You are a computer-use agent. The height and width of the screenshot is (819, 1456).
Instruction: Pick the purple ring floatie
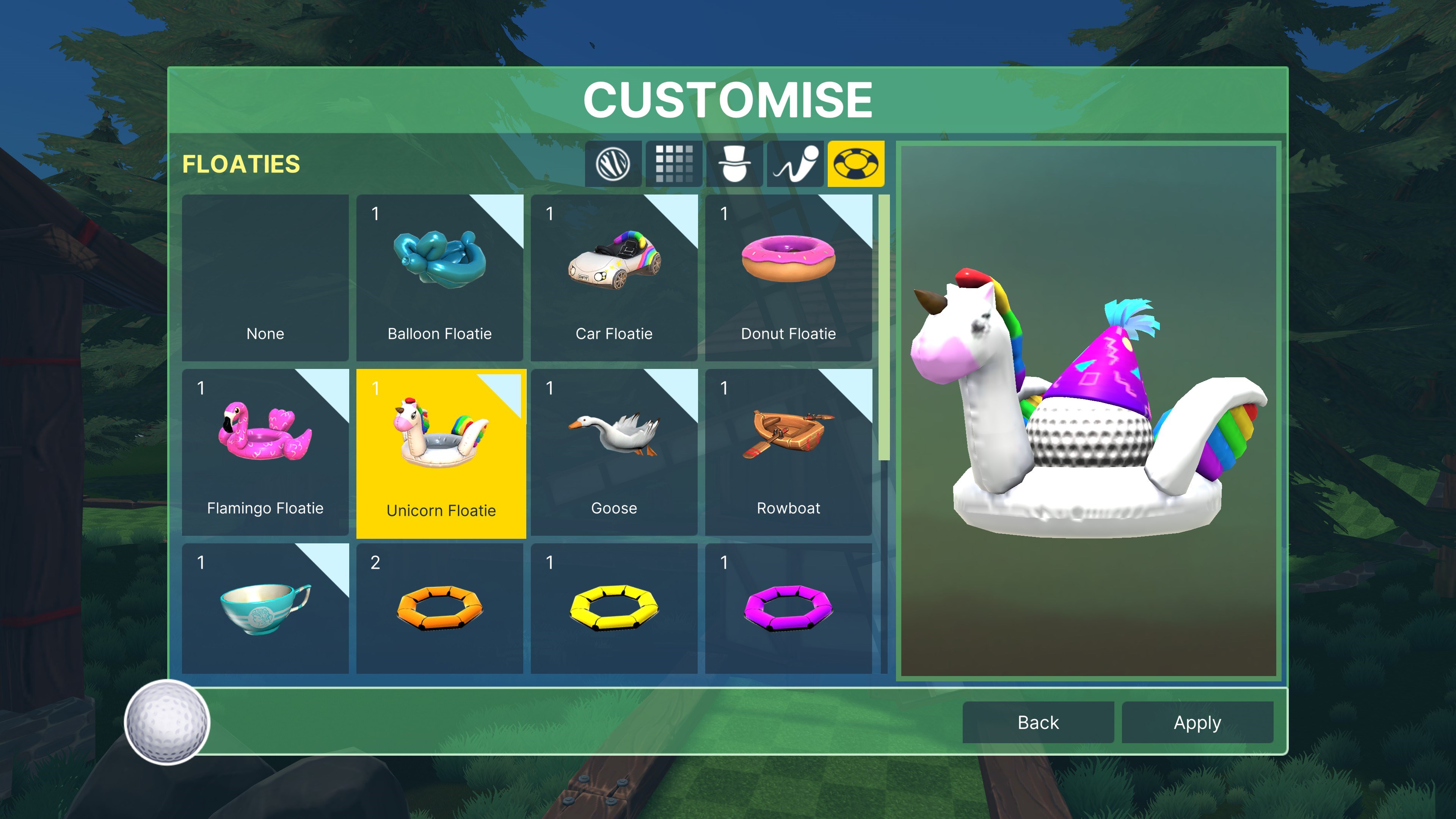click(x=789, y=608)
